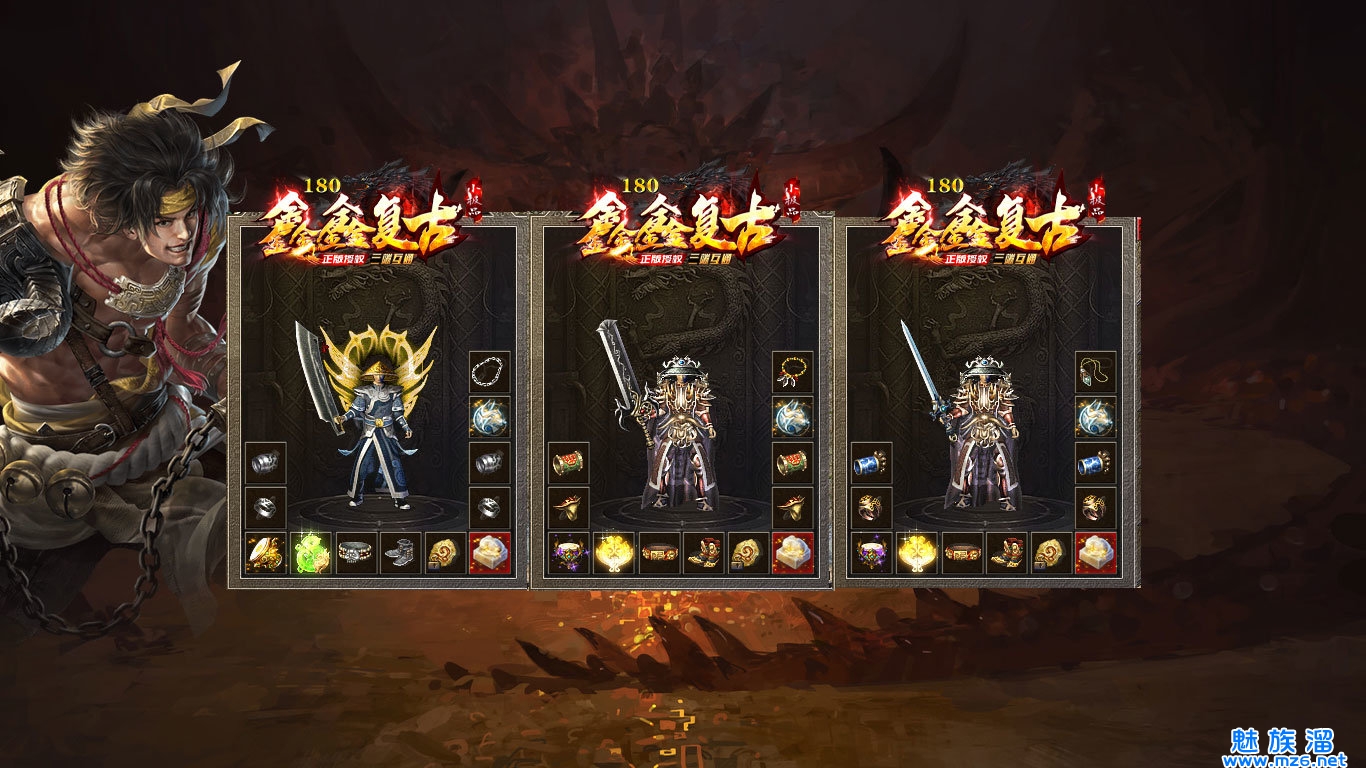The image size is (1366, 768).
Task: Select the silver boots equipment slot
Action: 400,553
